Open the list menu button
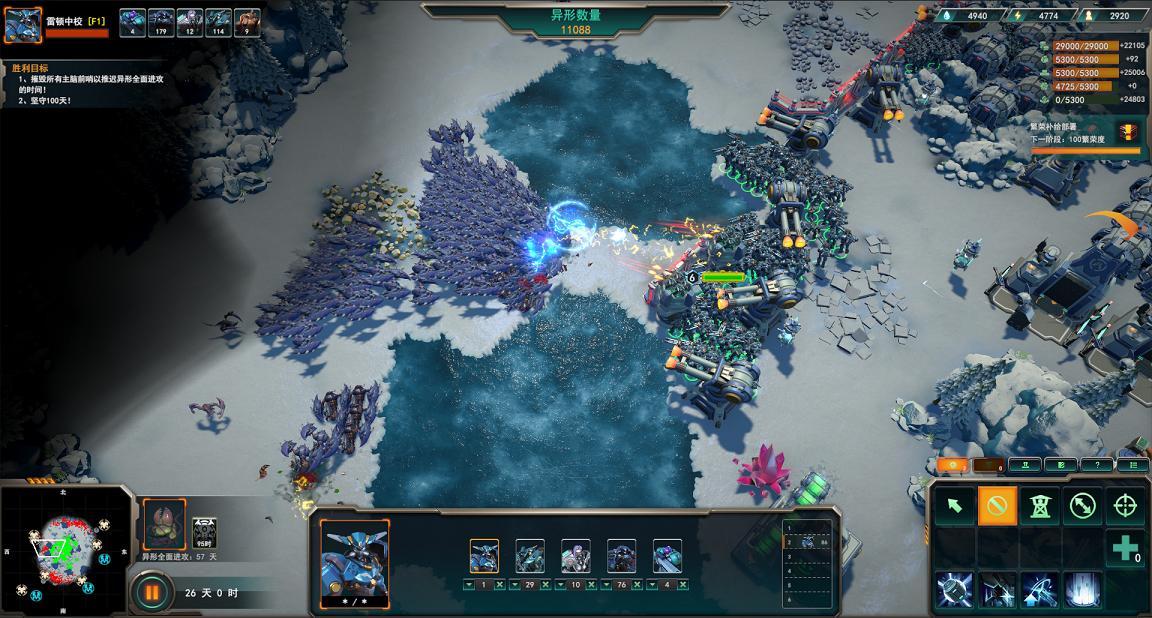 [1132, 465]
